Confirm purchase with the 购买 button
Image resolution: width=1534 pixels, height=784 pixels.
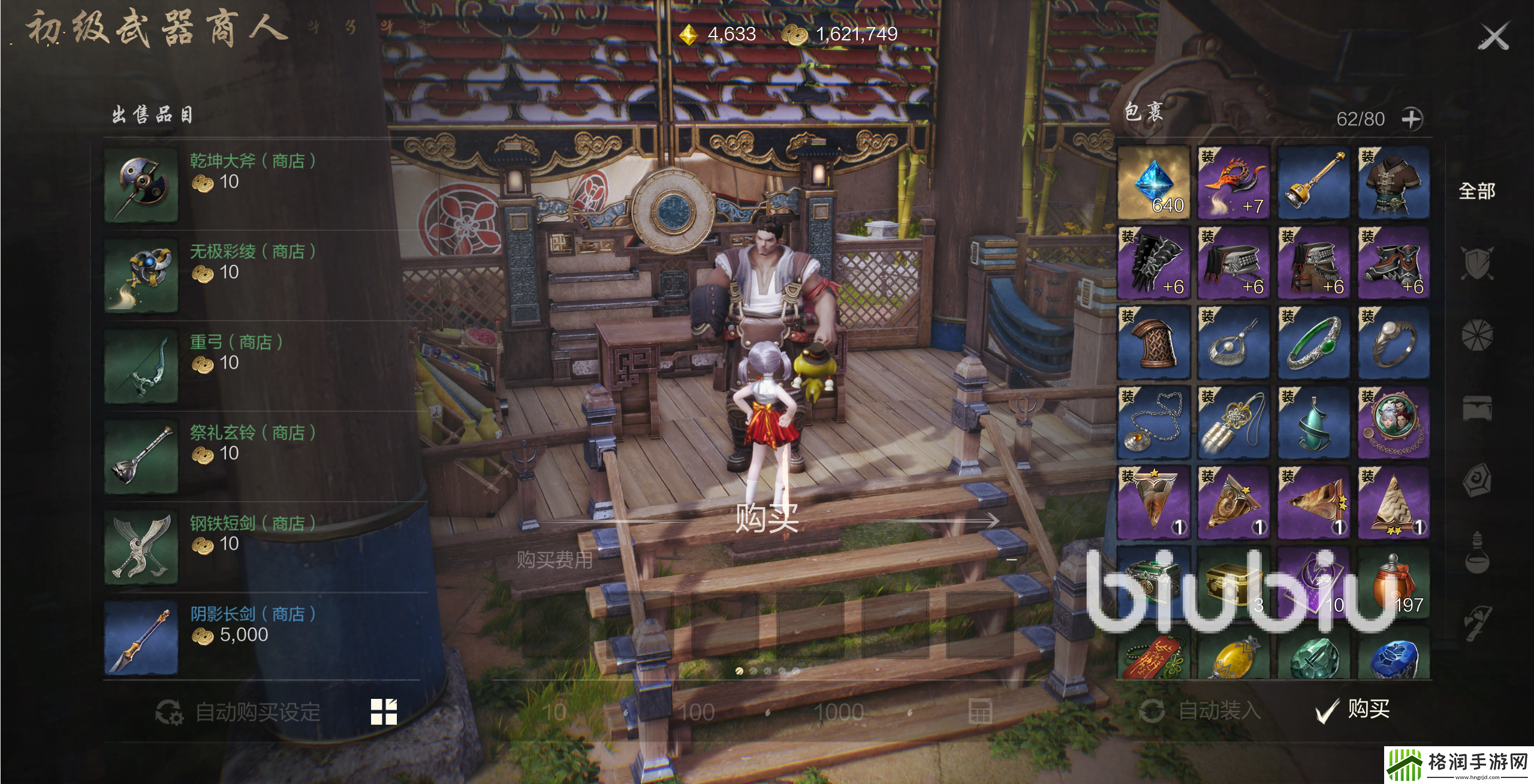(x=1354, y=710)
